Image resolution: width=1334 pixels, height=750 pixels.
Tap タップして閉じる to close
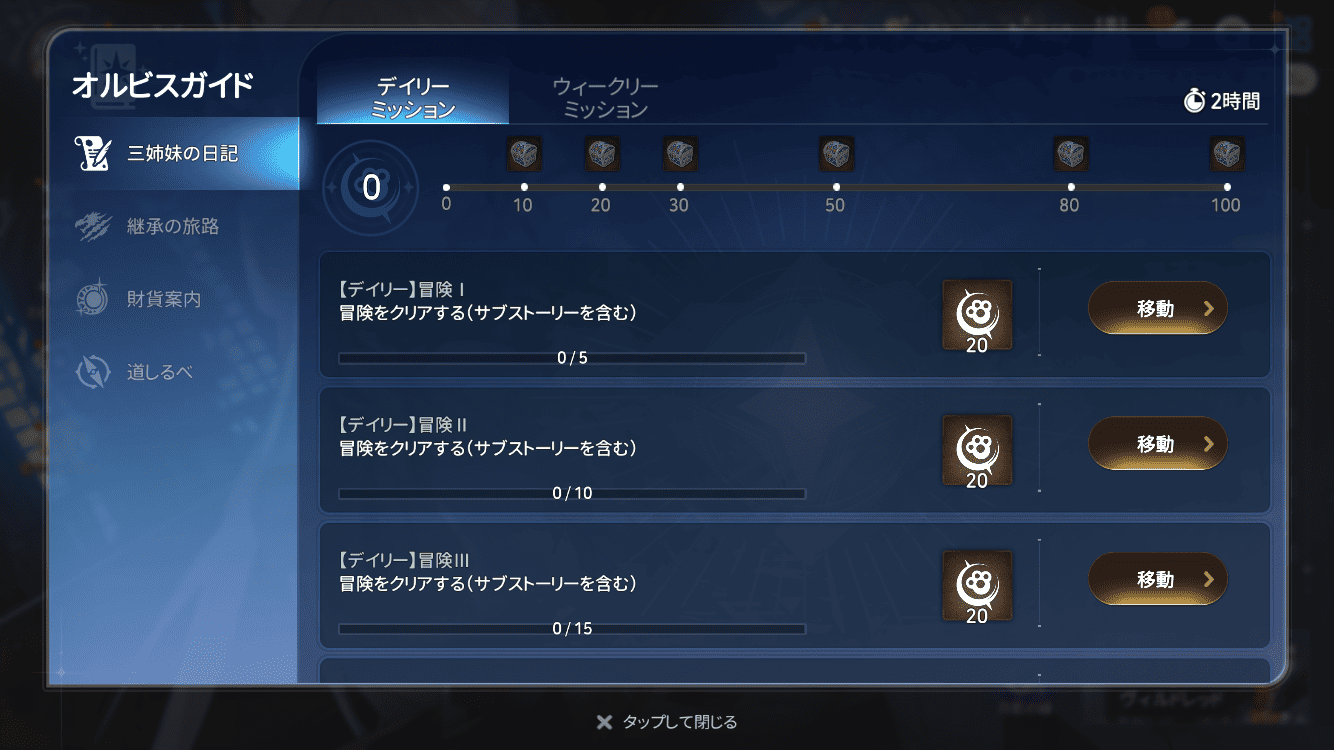tap(667, 721)
